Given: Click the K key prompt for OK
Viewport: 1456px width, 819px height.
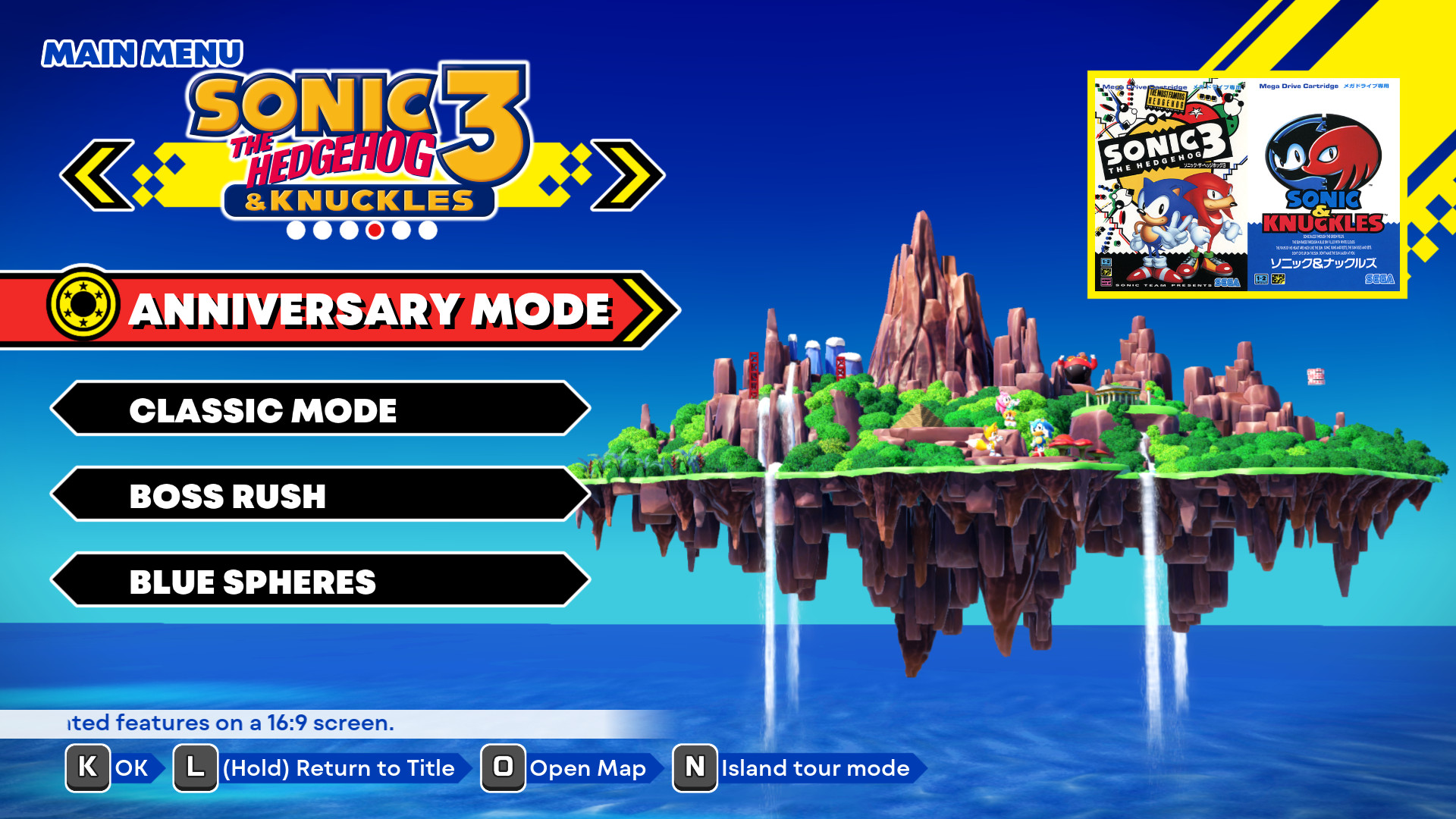Looking at the screenshot, I should pos(87,767).
